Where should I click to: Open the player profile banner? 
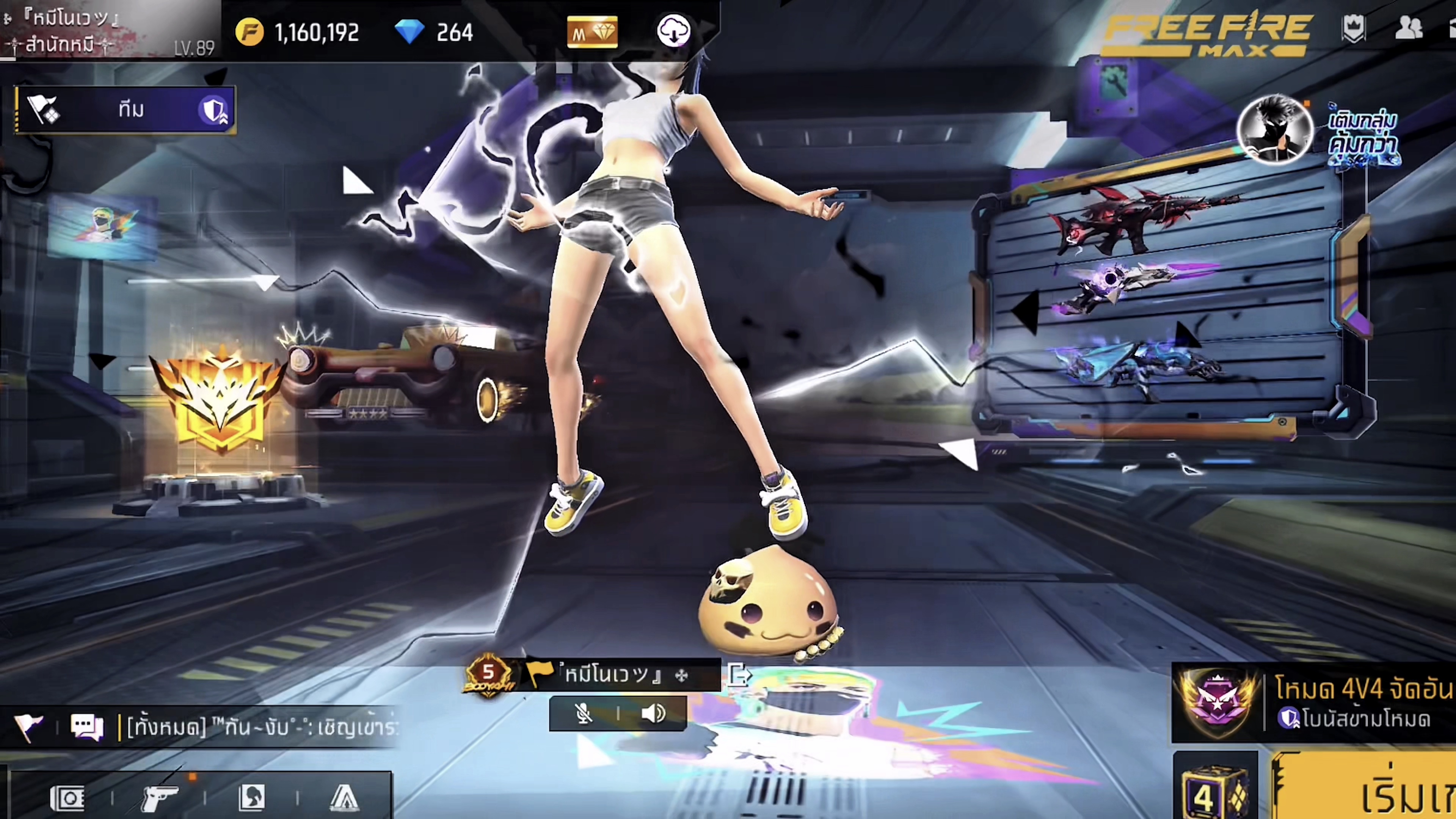click(107, 30)
